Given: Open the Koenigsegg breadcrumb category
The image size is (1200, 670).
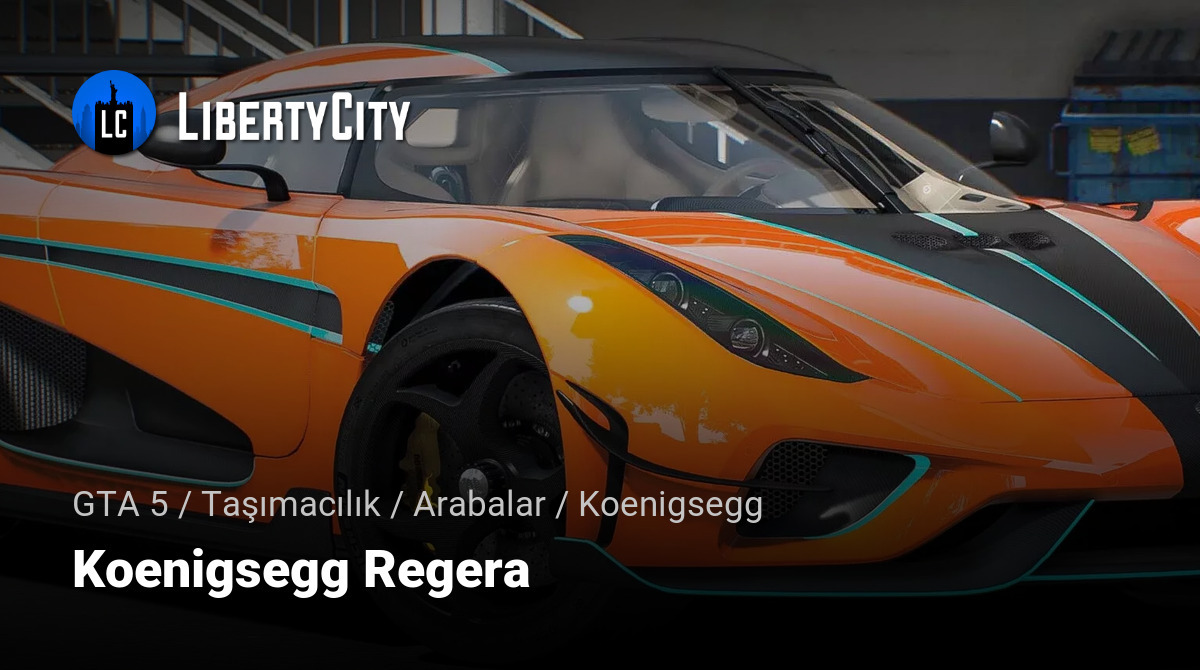Looking at the screenshot, I should point(670,505).
